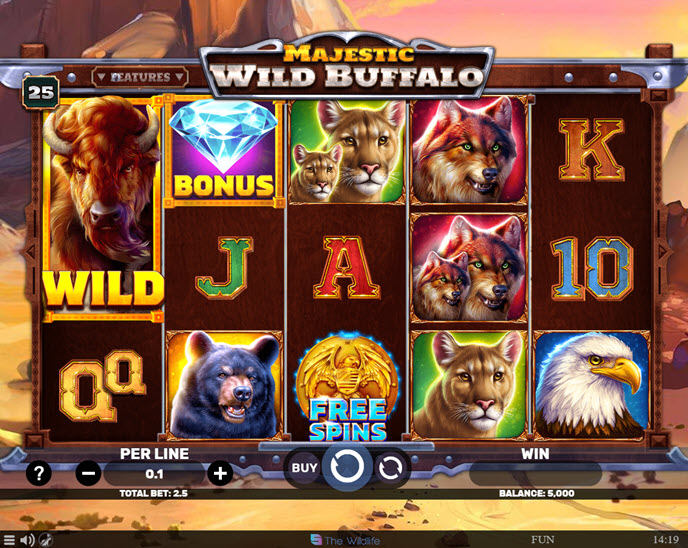This screenshot has width=688, height=548.
Task: Open the Features dropdown
Action: tap(139, 76)
